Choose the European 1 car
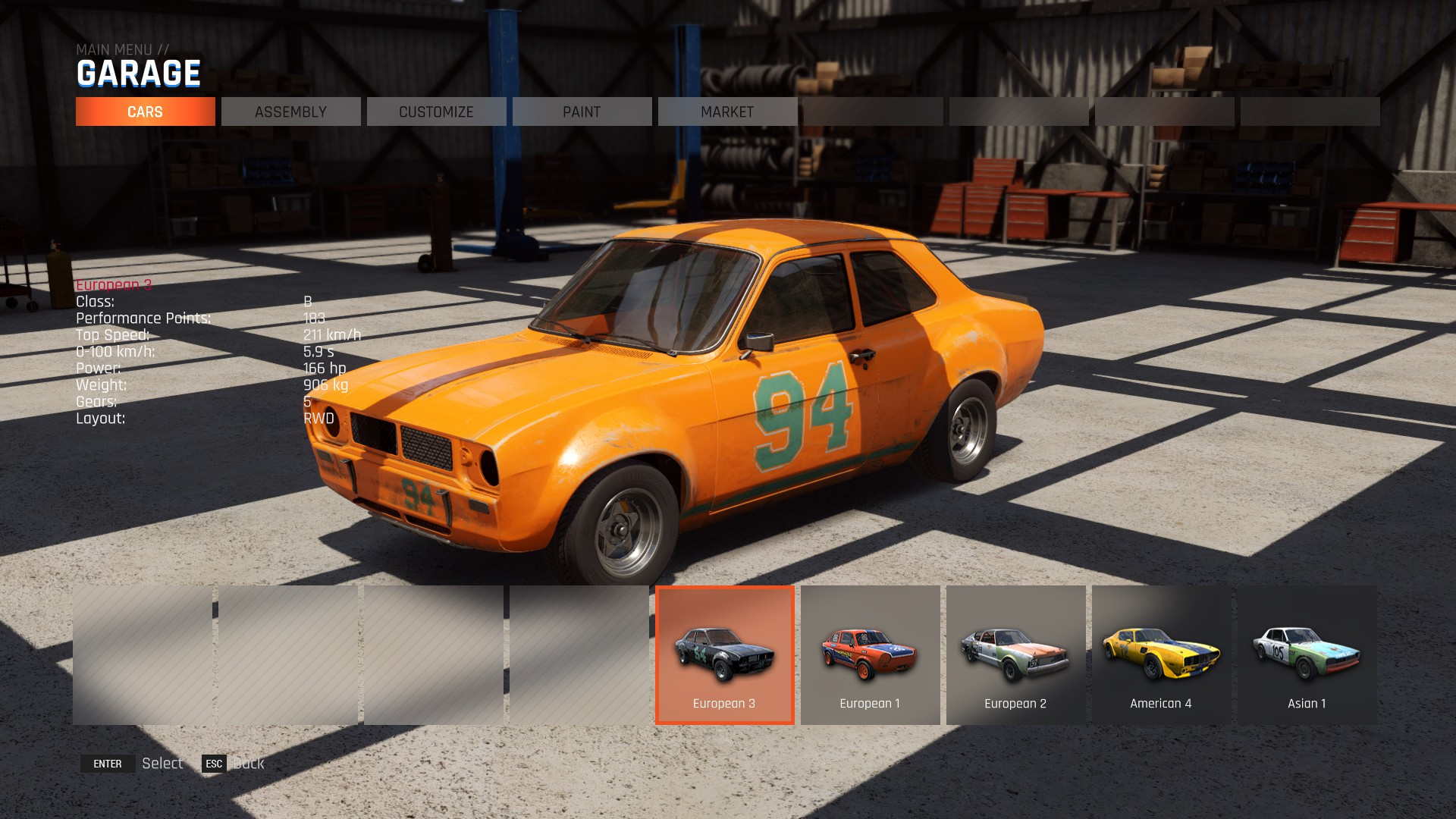The image size is (1456, 819). pos(870,654)
